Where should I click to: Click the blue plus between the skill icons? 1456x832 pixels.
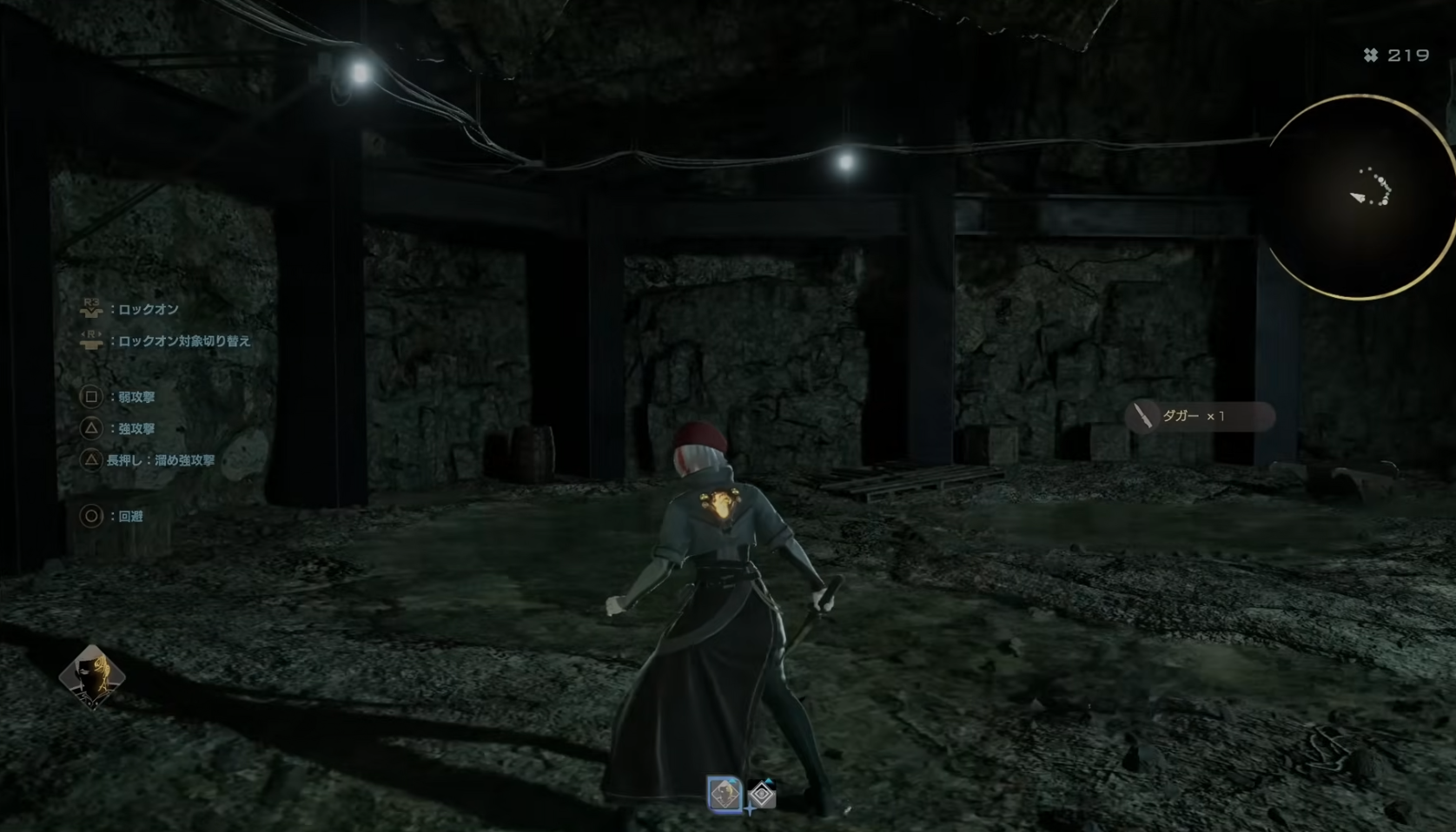[x=750, y=809]
